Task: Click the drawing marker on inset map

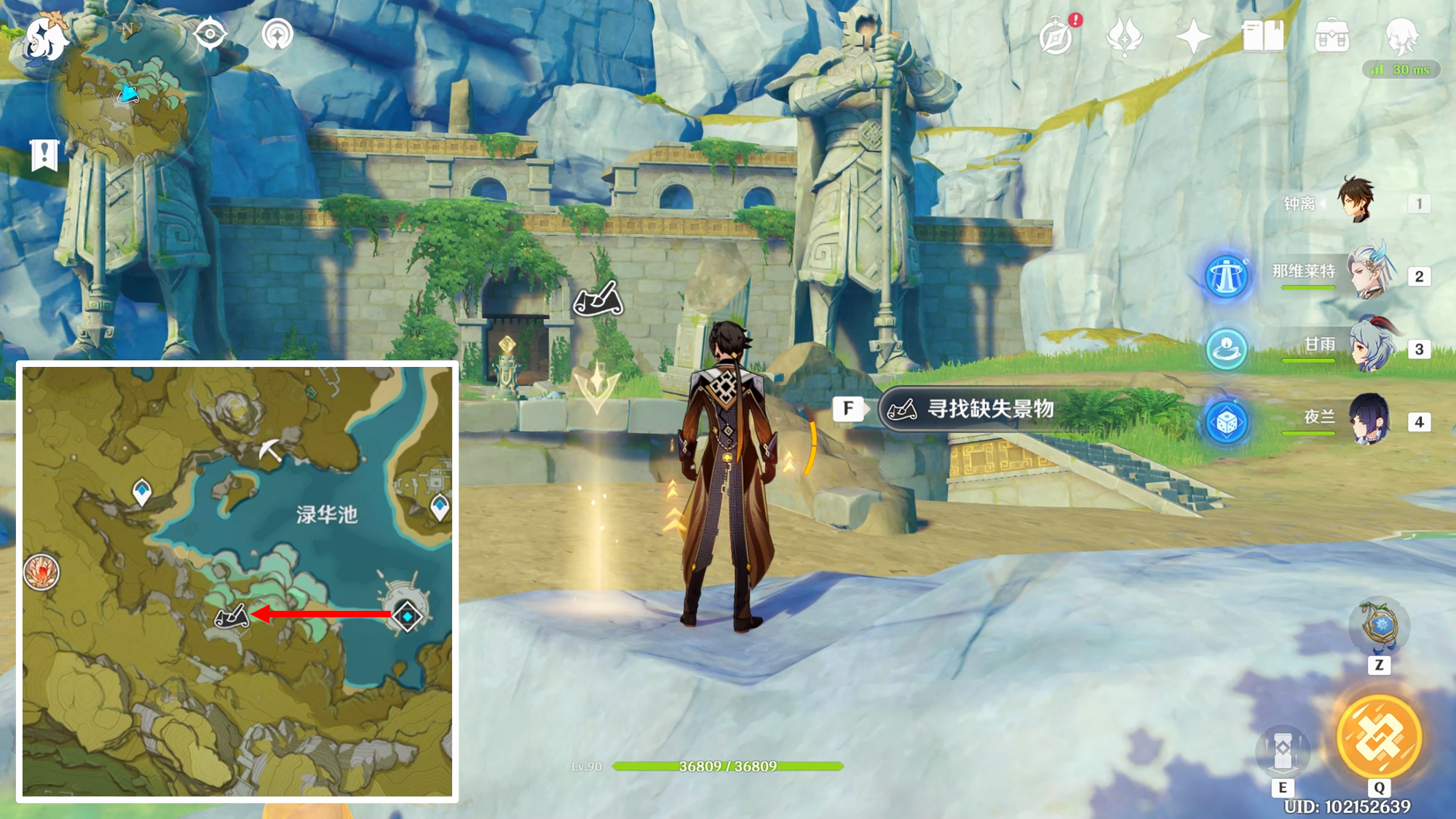Action: (232, 617)
